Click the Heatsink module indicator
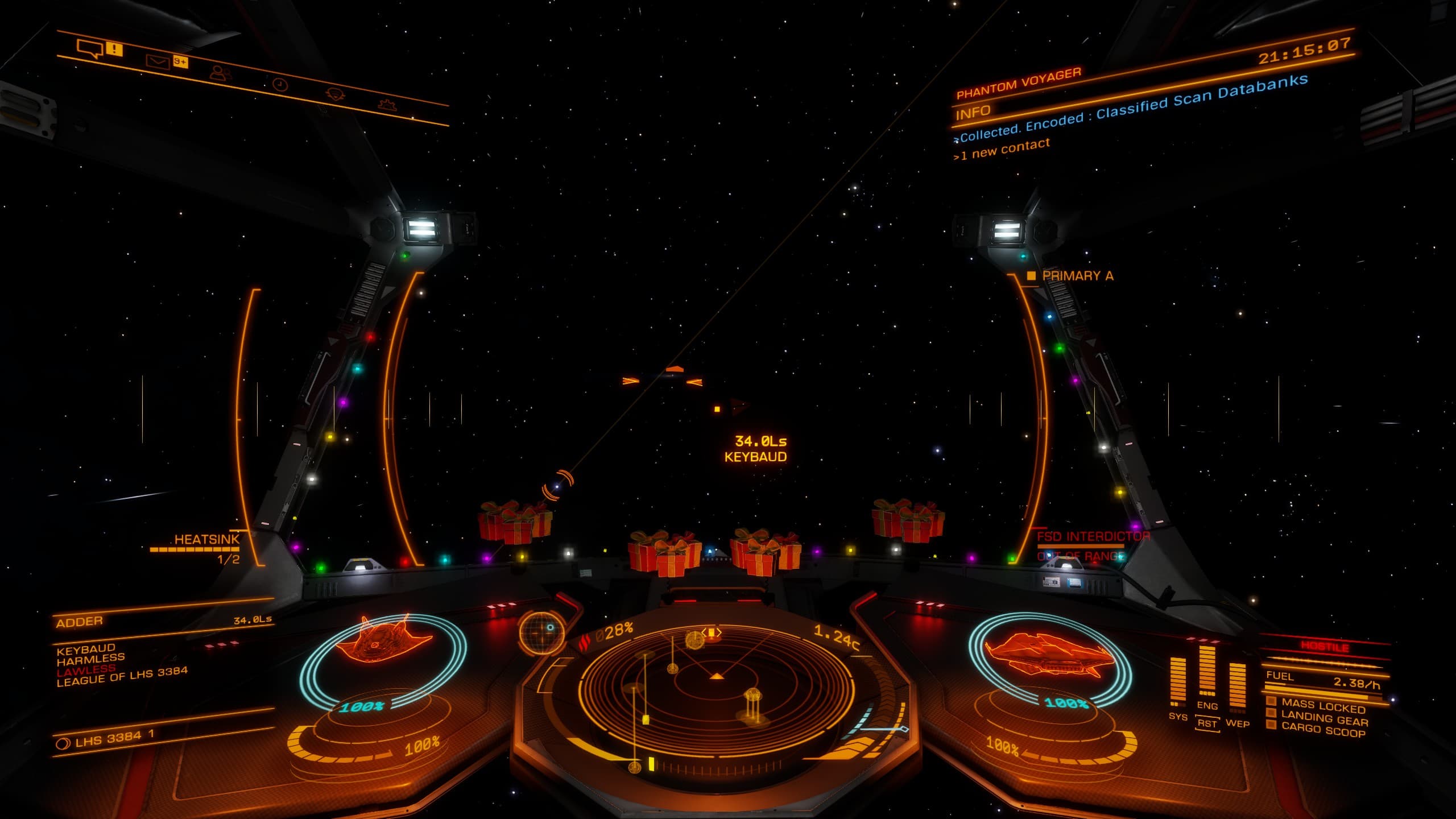 [206, 539]
